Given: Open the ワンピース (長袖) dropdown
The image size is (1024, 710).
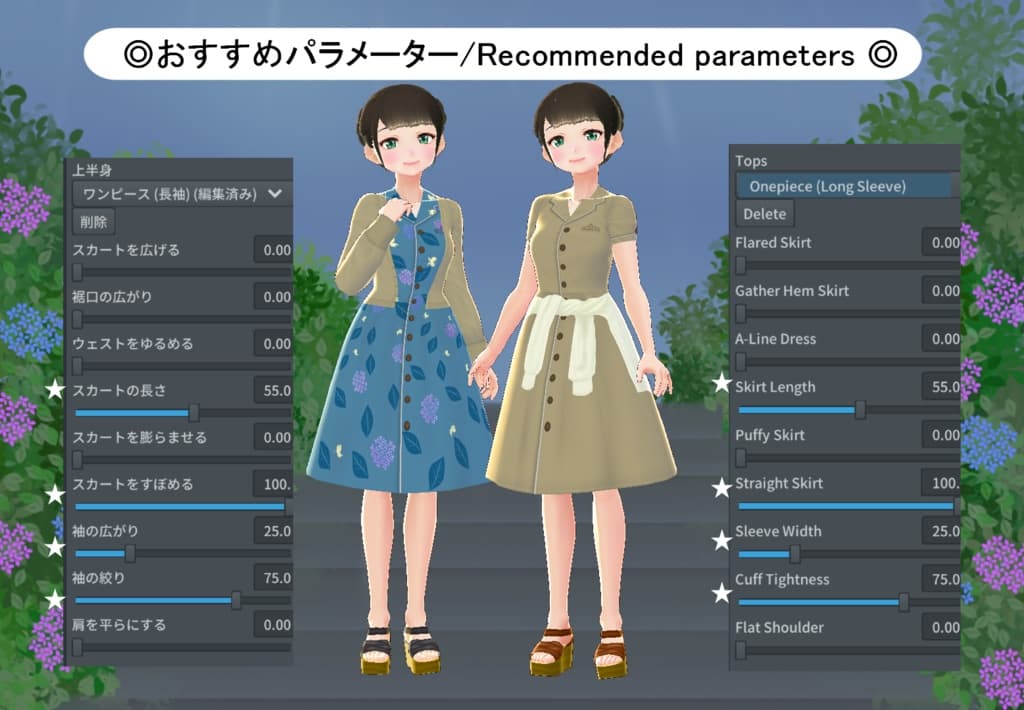Looking at the screenshot, I should [x=182, y=193].
